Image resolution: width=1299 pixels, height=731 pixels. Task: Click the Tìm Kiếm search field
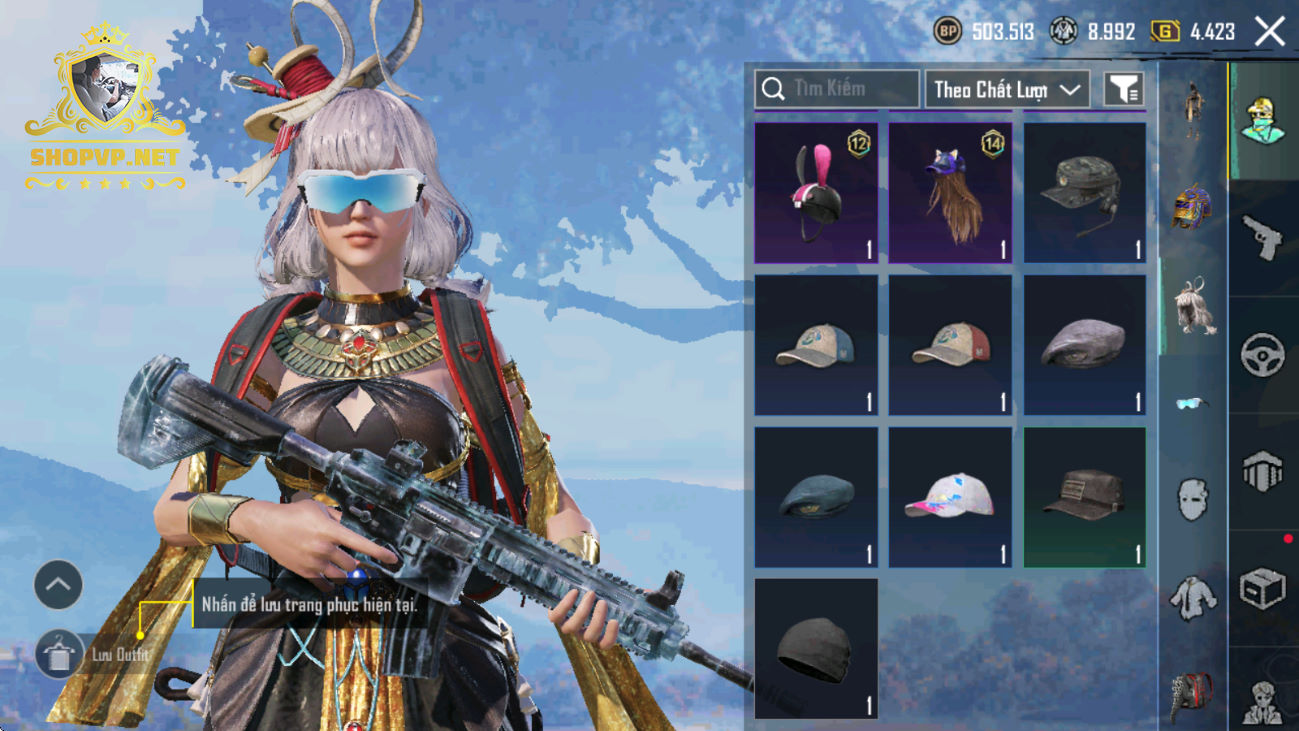click(837, 89)
